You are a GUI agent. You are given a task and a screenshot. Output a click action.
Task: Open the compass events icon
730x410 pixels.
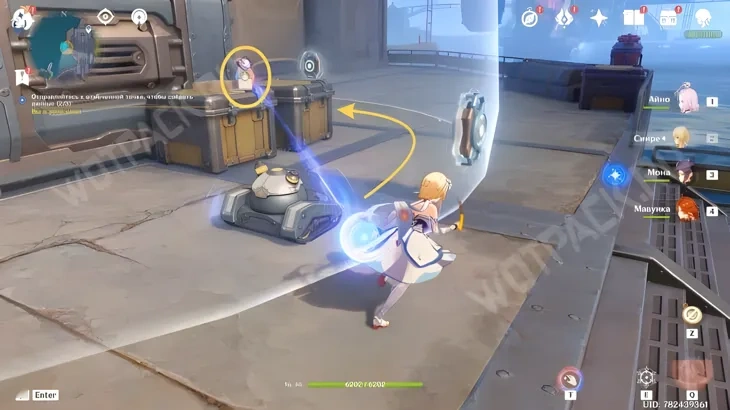[x=530, y=18]
